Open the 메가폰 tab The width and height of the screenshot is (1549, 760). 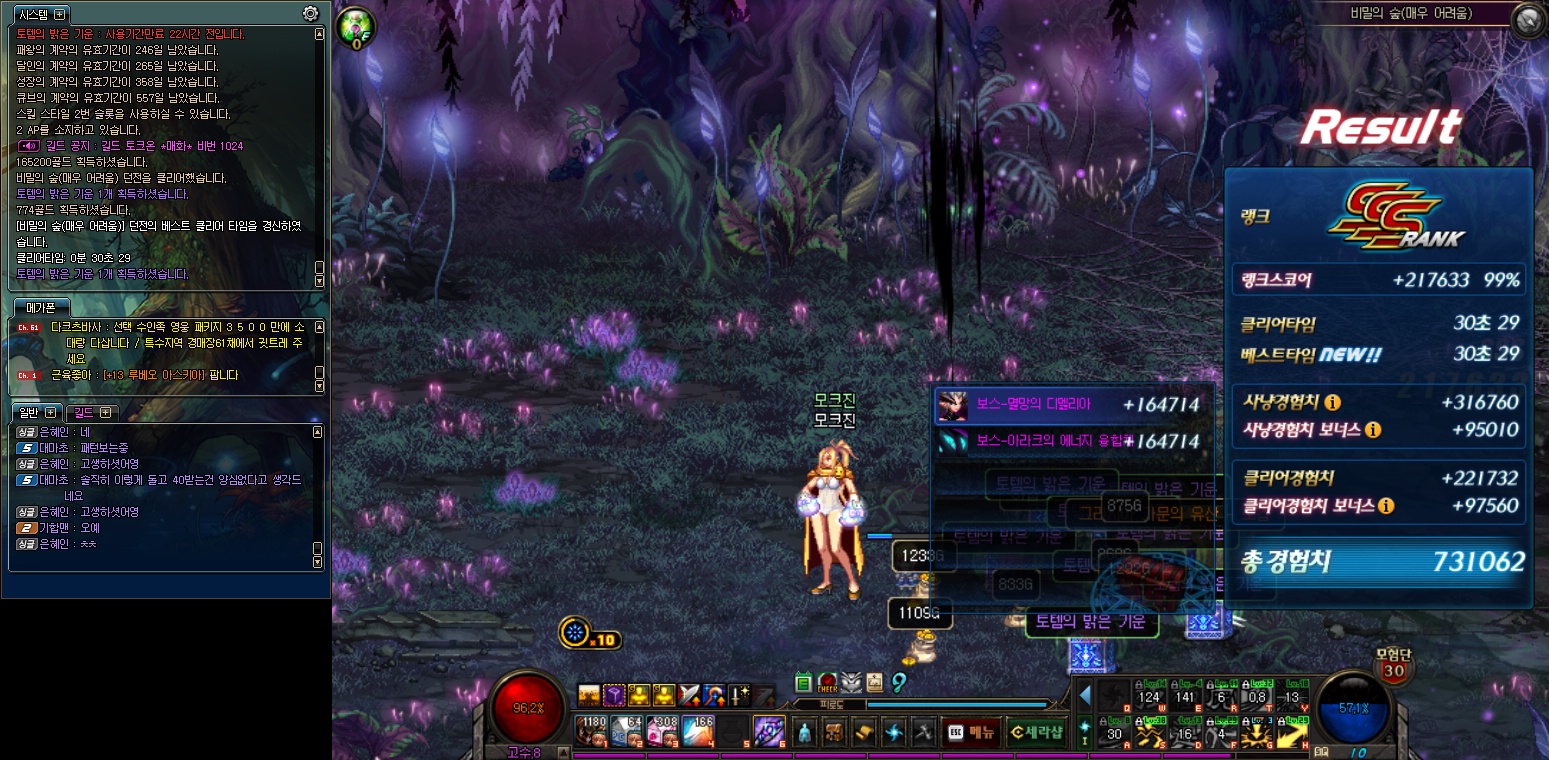click(41, 306)
